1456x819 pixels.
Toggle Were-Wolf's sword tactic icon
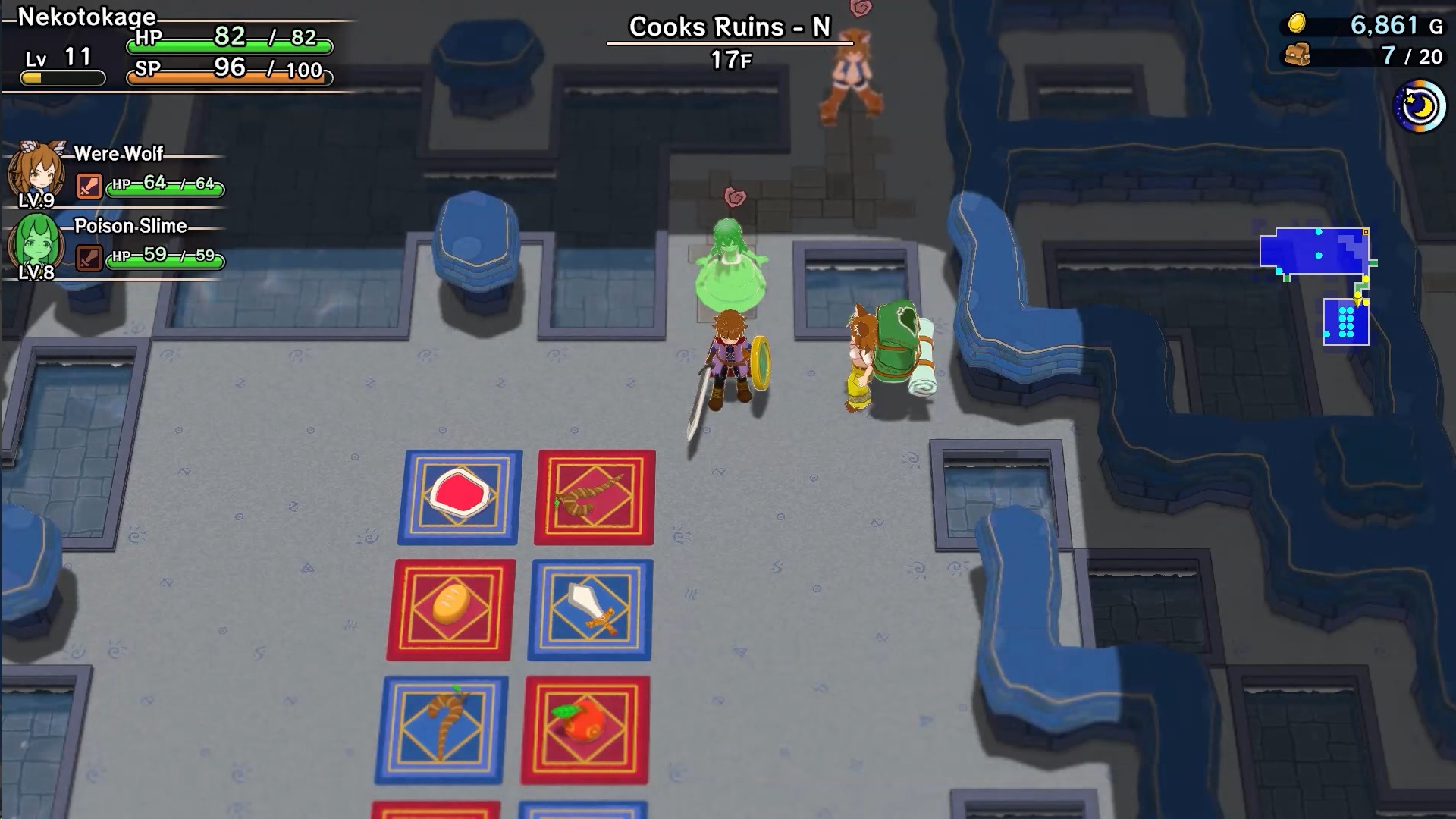click(x=89, y=186)
